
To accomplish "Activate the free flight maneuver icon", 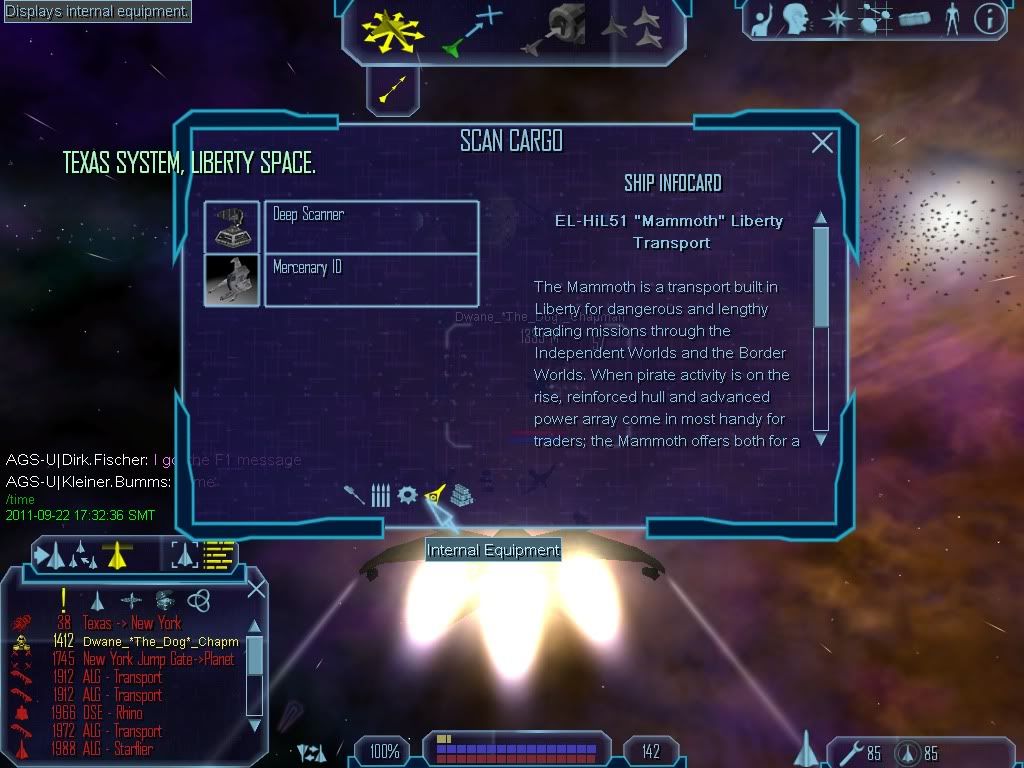I will coord(393,28).
